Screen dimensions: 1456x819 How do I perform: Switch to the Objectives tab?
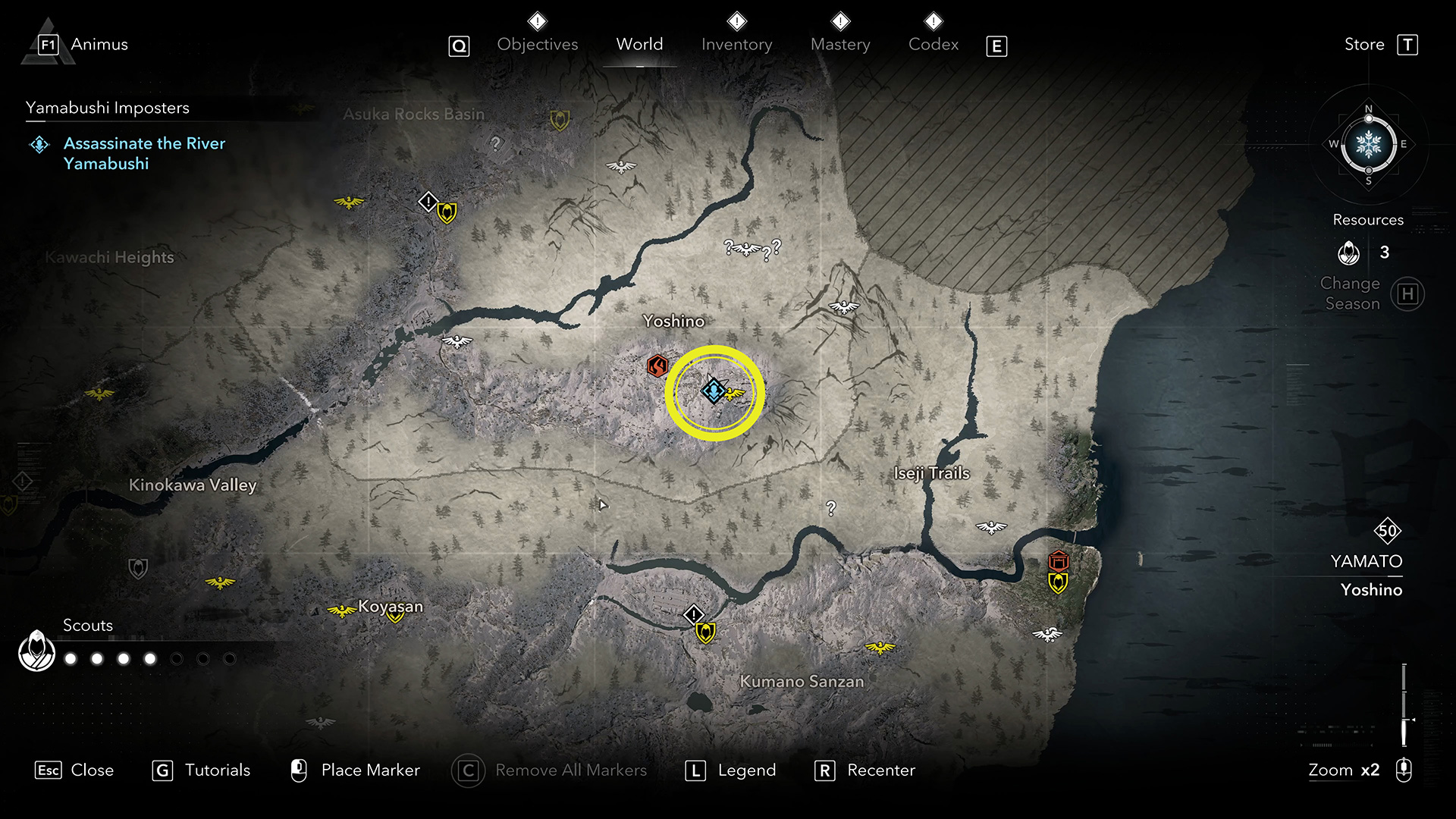coord(537,45)
